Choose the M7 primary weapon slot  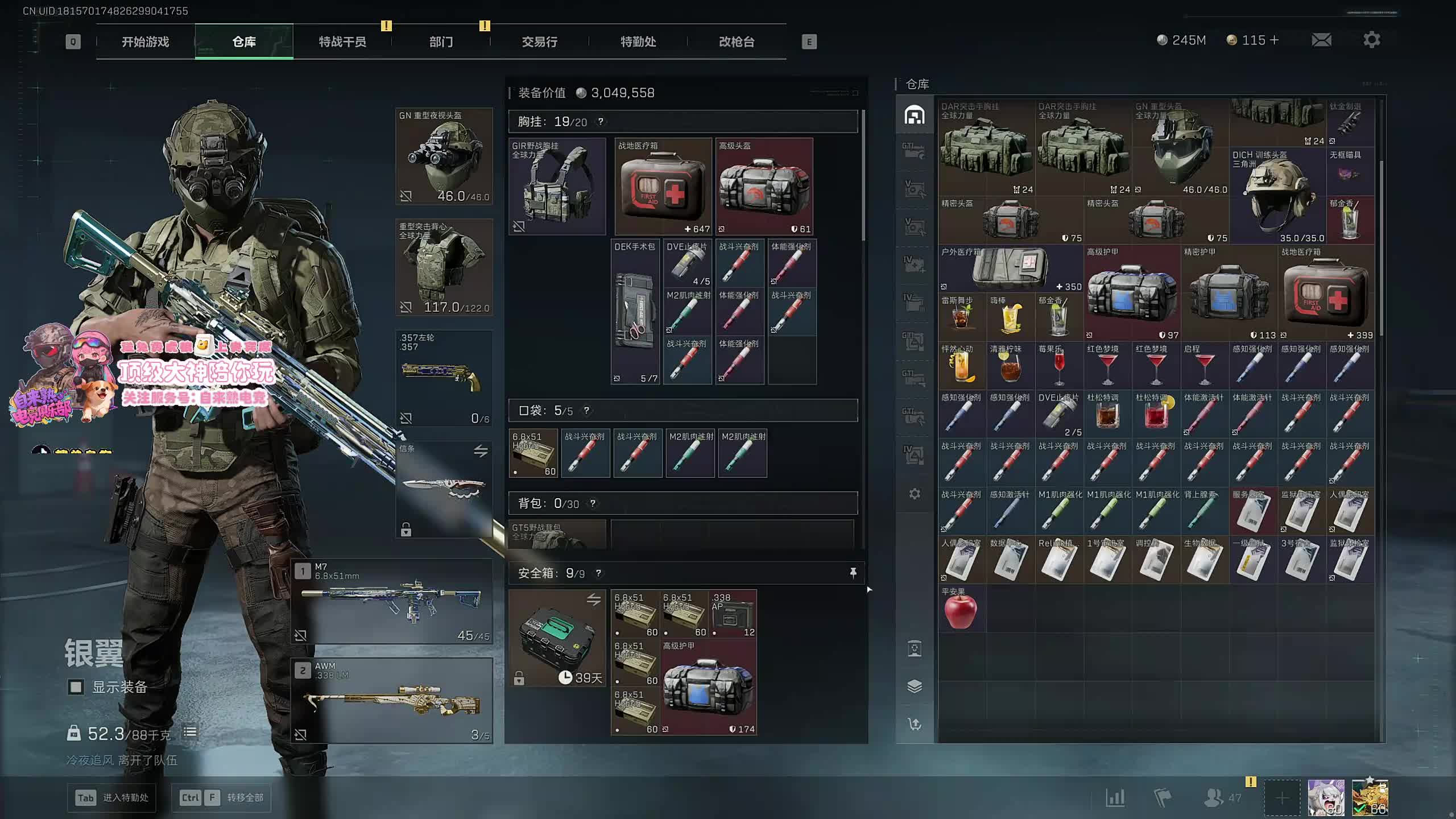392,601
